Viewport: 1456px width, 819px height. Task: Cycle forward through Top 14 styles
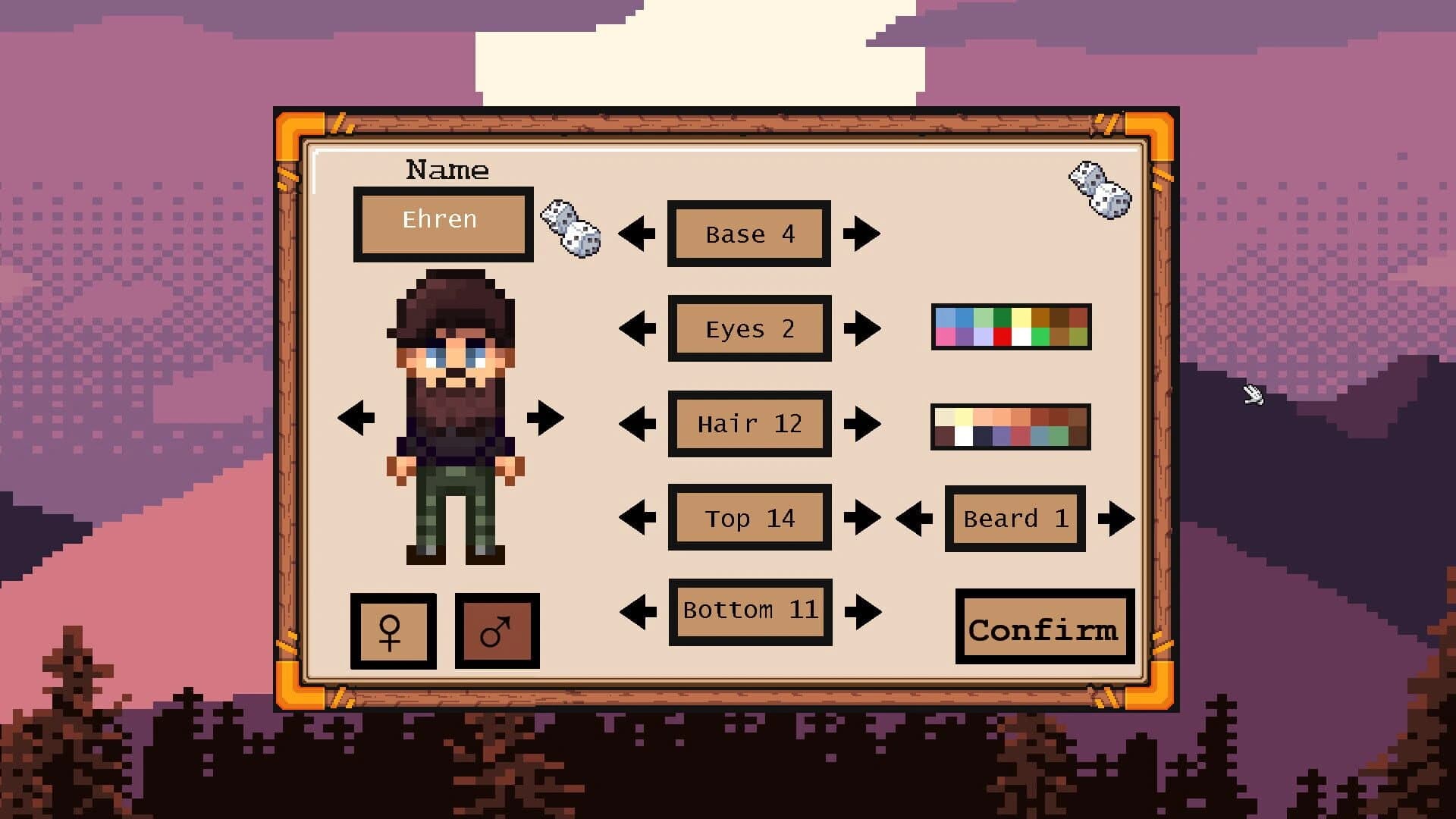[862, 518]
